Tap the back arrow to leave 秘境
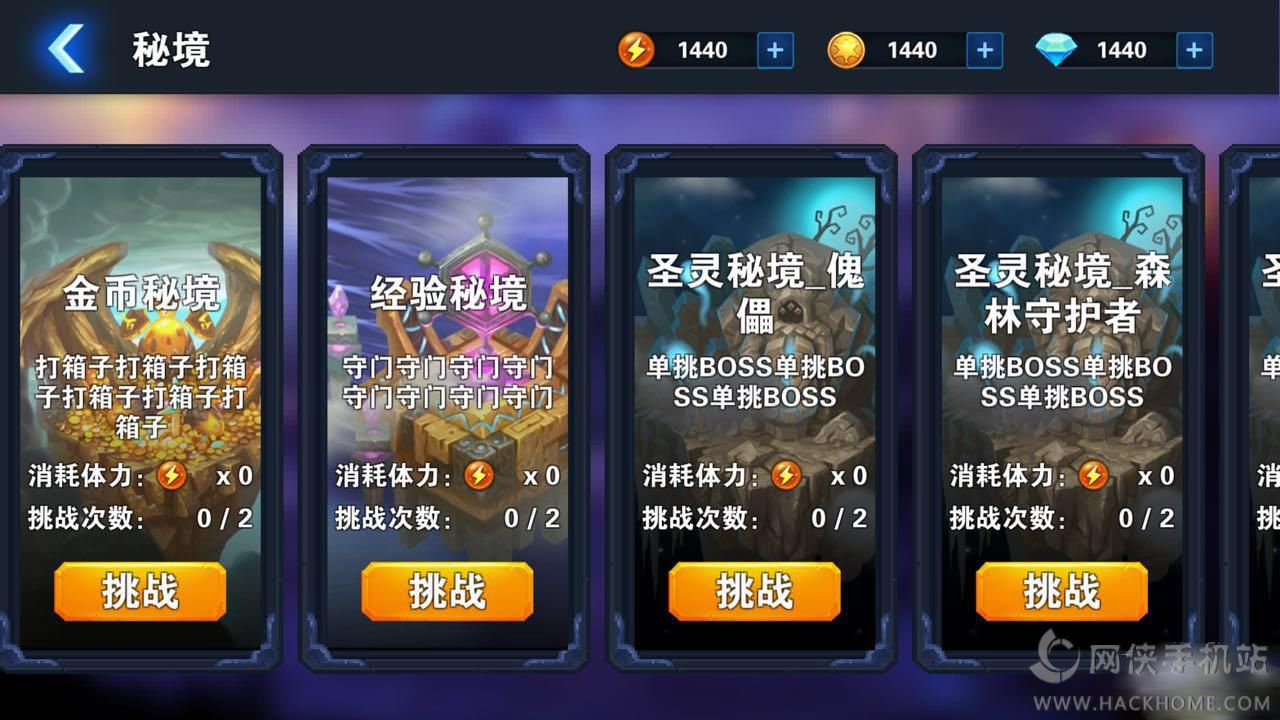The image size is (1280, 720). (63, 50)
